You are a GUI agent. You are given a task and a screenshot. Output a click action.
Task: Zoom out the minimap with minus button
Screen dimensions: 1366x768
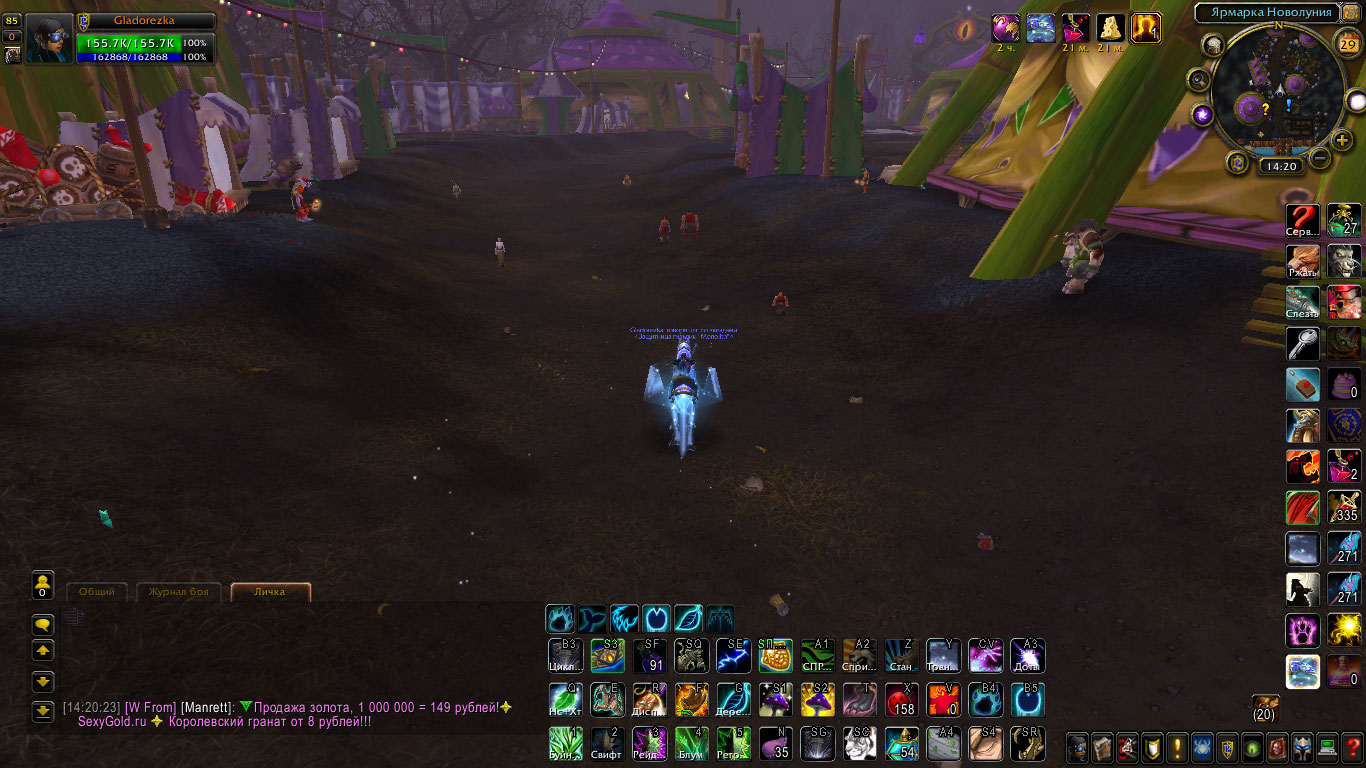[x=1320, y=157]
